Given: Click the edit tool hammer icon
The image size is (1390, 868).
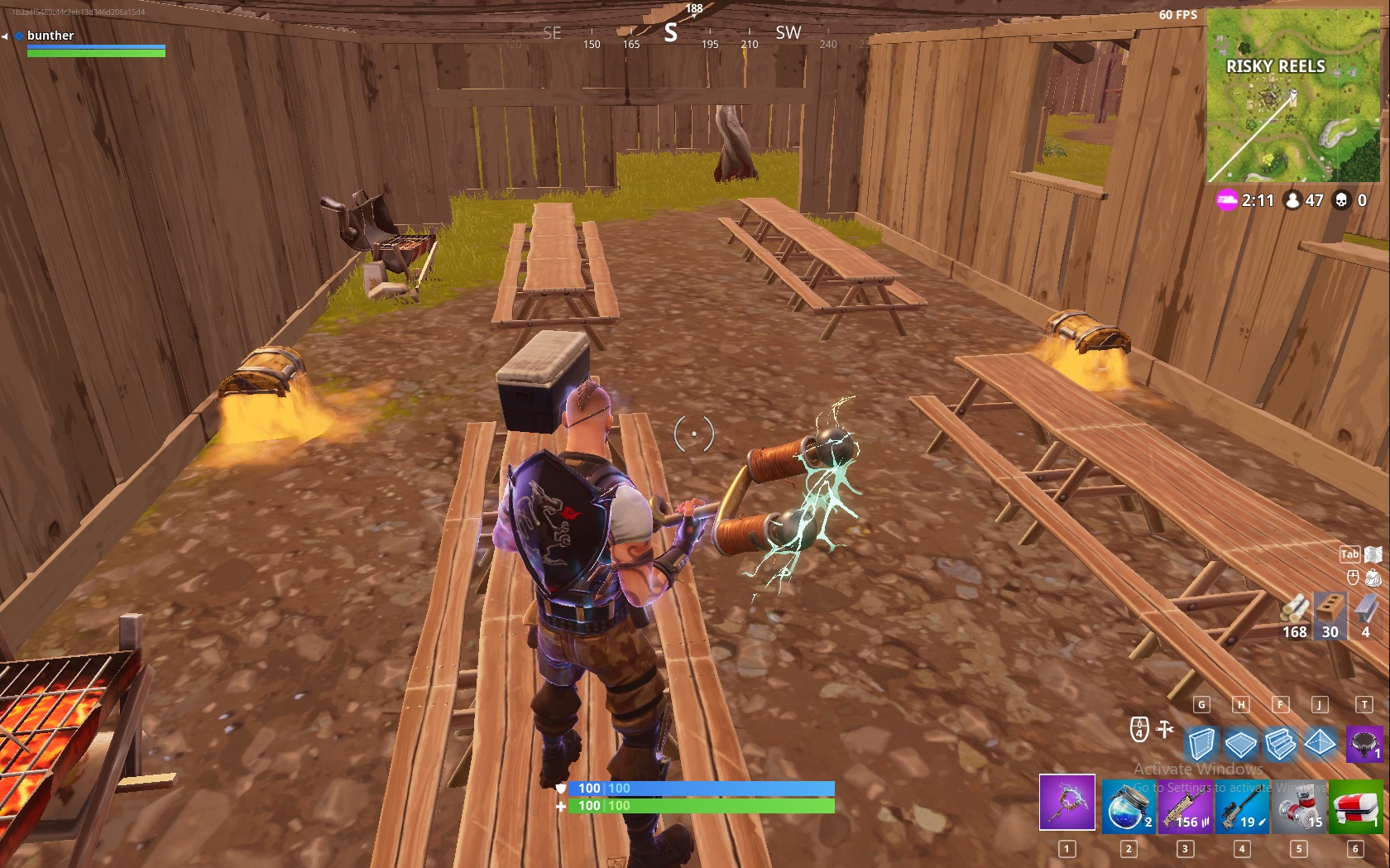Looking at the screenshot, I should click(1163, 730).
